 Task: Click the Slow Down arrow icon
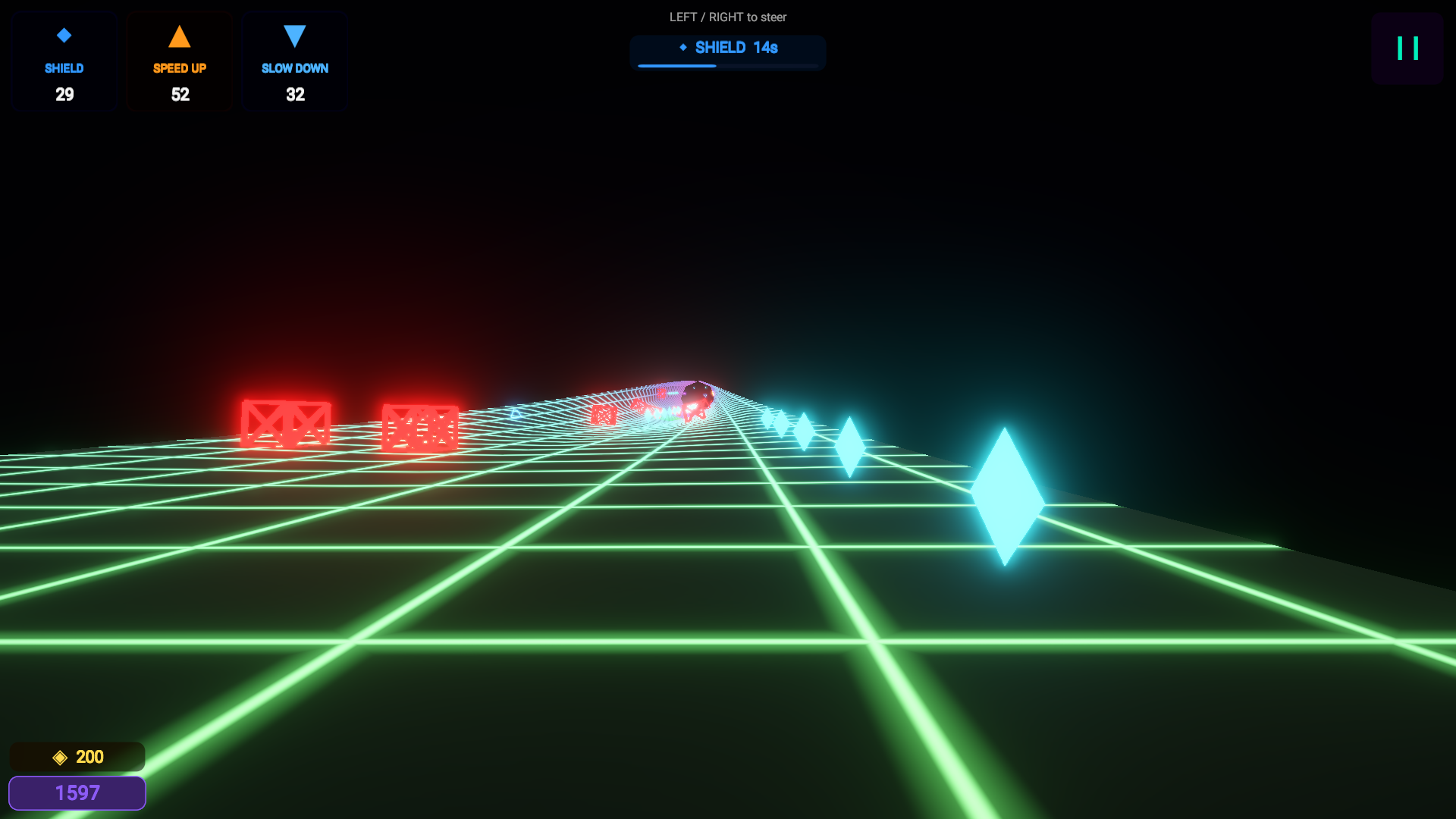[x=295, y=34]
